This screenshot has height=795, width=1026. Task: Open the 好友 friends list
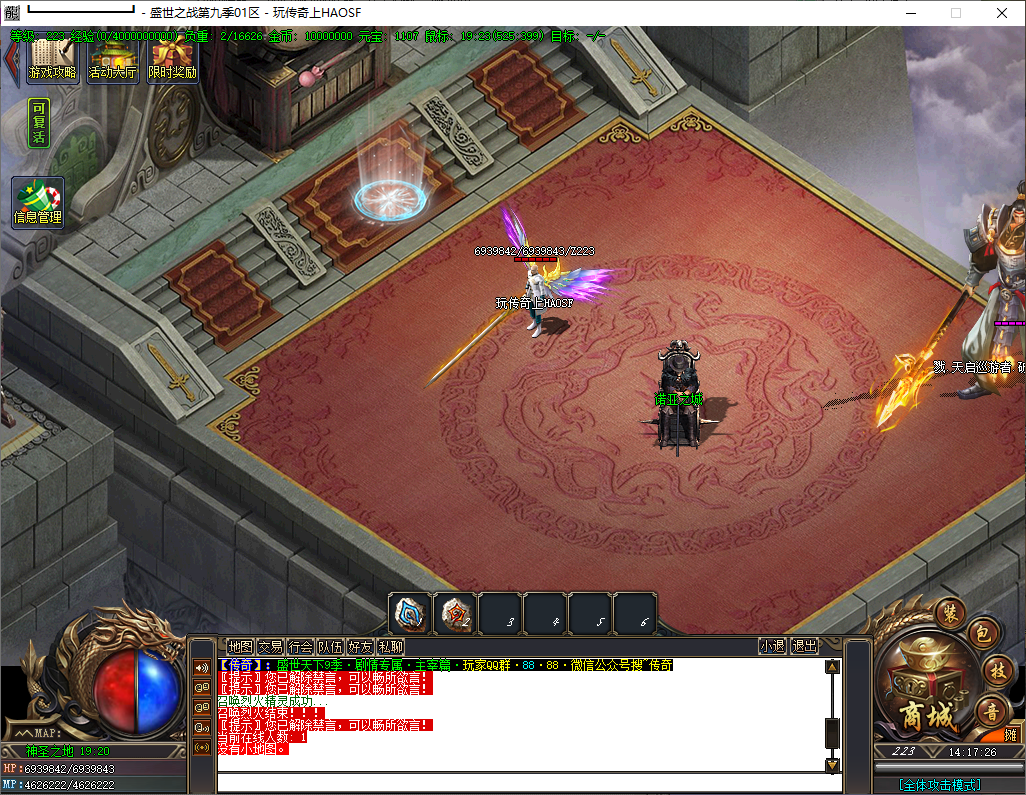click(360, 647)
